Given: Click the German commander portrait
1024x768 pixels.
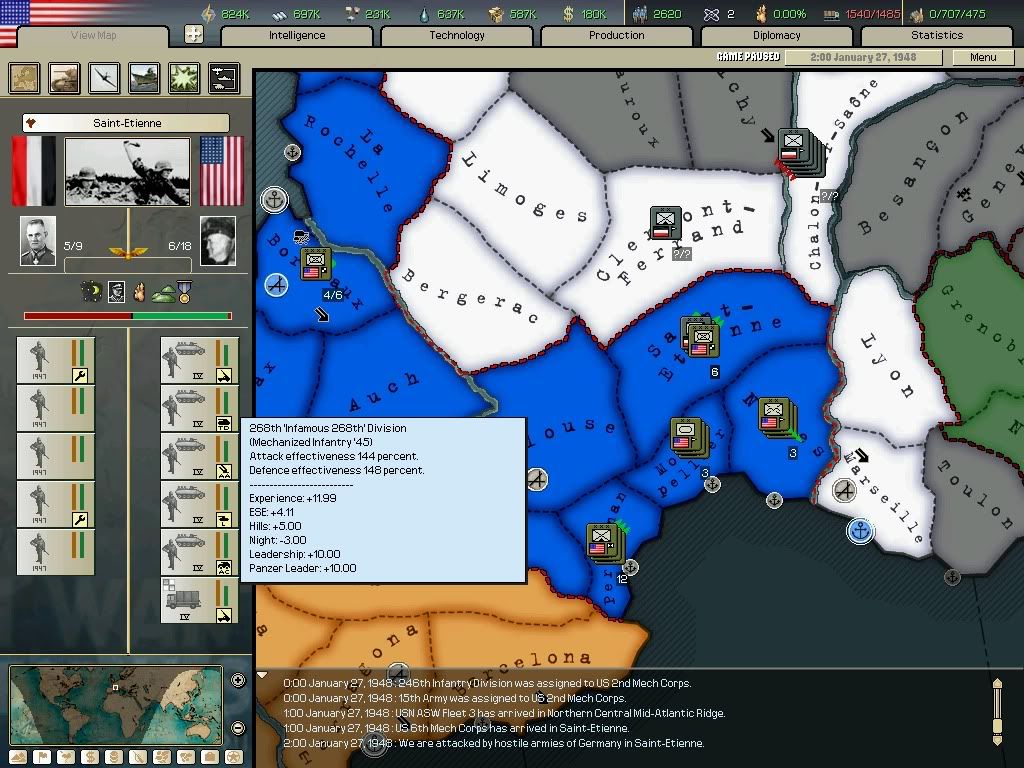Looking at the screenshot, I should click(x=38, y=241).
